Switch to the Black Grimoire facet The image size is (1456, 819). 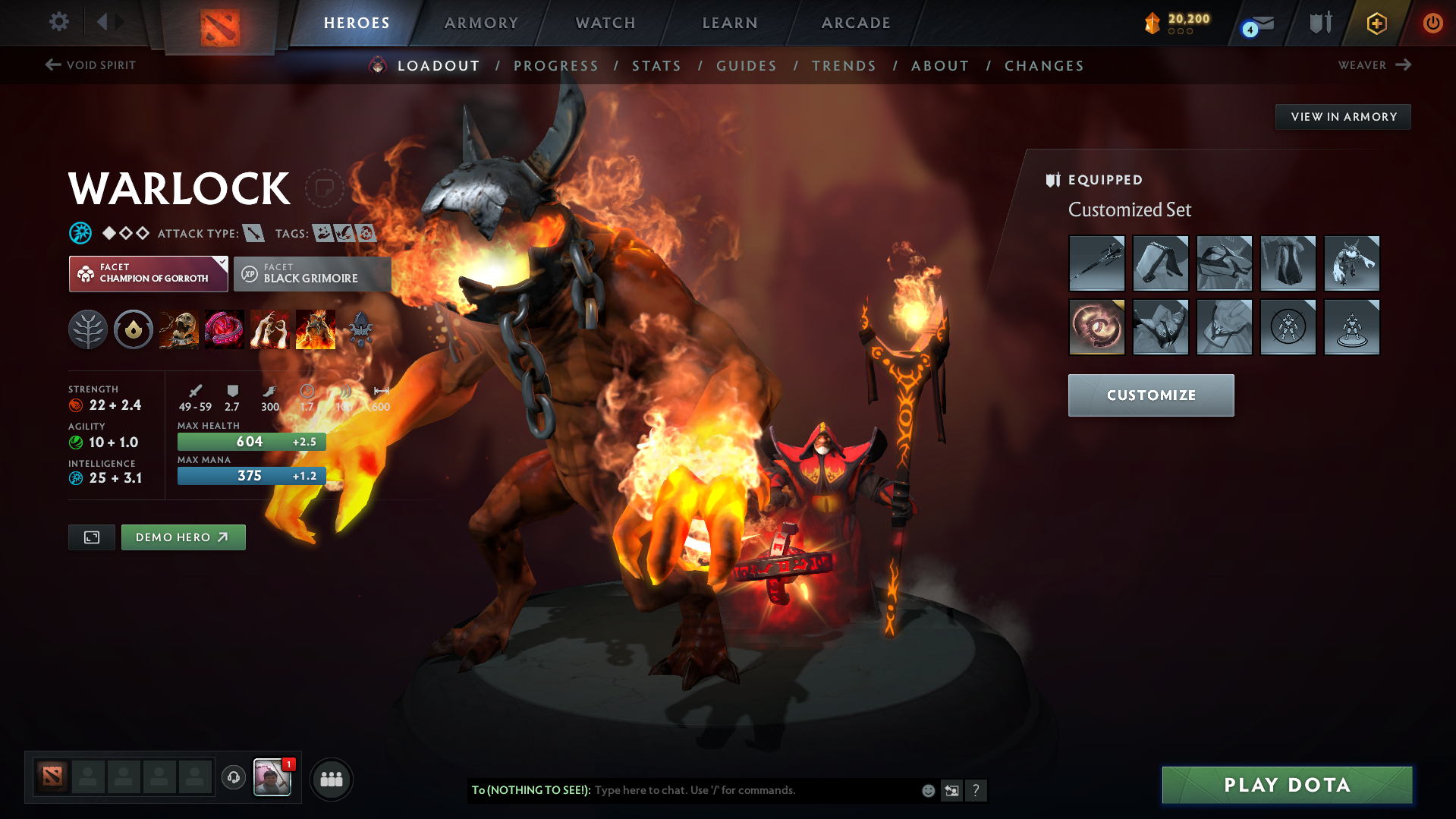point(311,273)
